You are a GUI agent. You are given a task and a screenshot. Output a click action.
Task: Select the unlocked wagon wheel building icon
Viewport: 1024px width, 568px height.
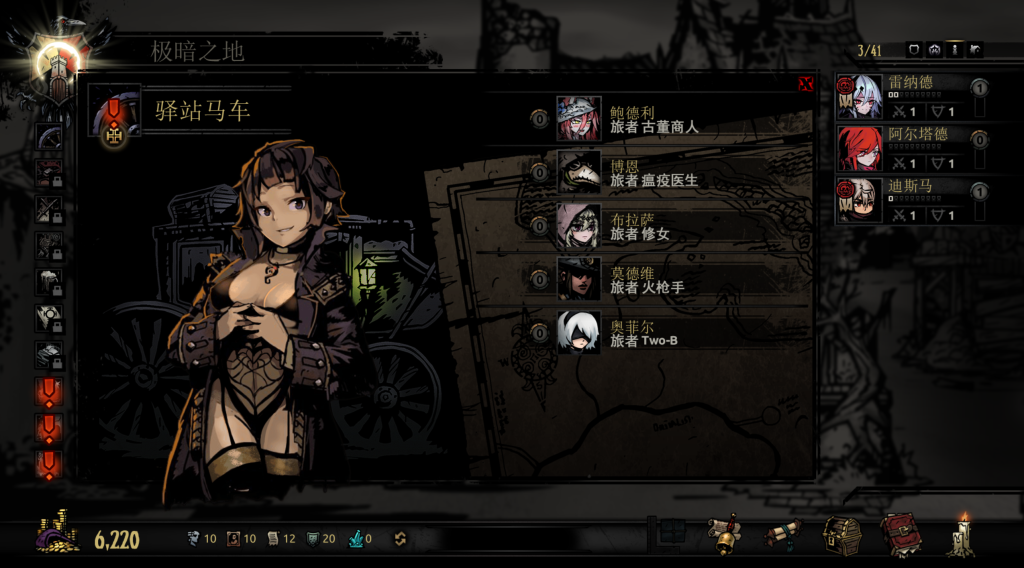pos(48,137)
